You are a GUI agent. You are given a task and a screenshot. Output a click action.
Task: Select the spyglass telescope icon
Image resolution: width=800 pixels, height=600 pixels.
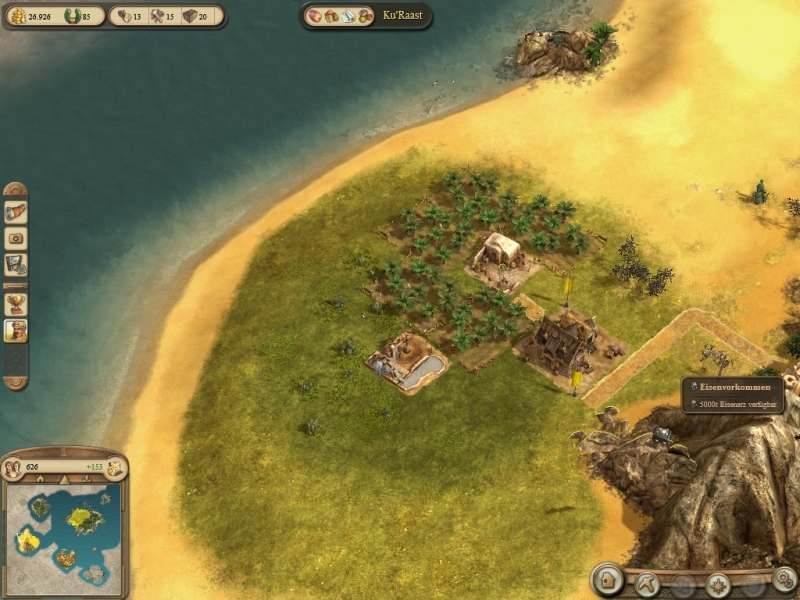[16, 212]
